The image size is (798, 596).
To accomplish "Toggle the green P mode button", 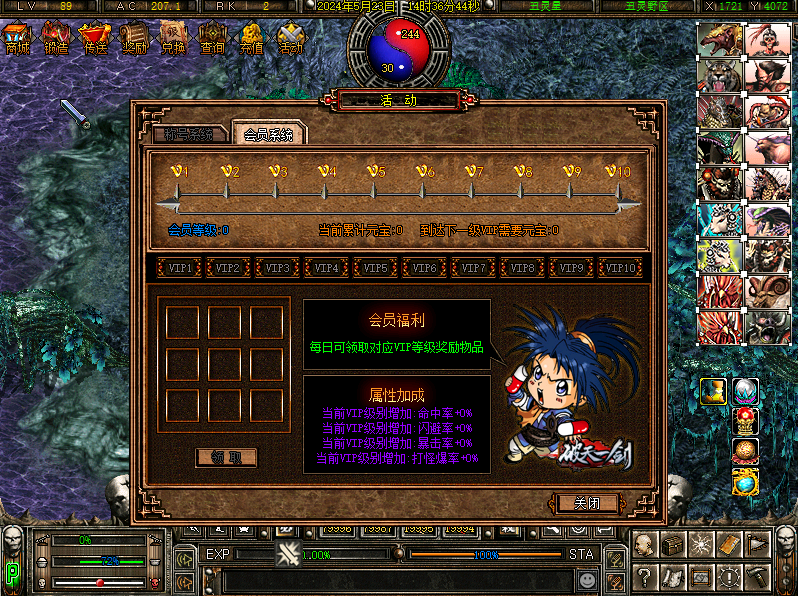I will pyautogui.click(x=13, y=574).
